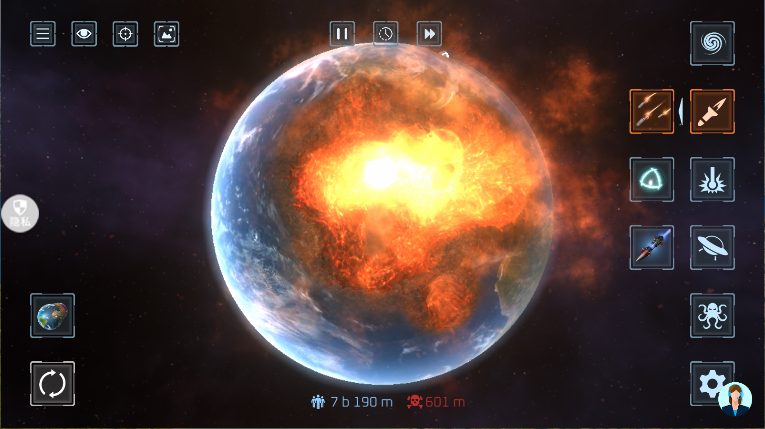The width and height of the screenshot is (765, 429).
Task: Select the single missile weapon
Action: click(x=712, y=111)
